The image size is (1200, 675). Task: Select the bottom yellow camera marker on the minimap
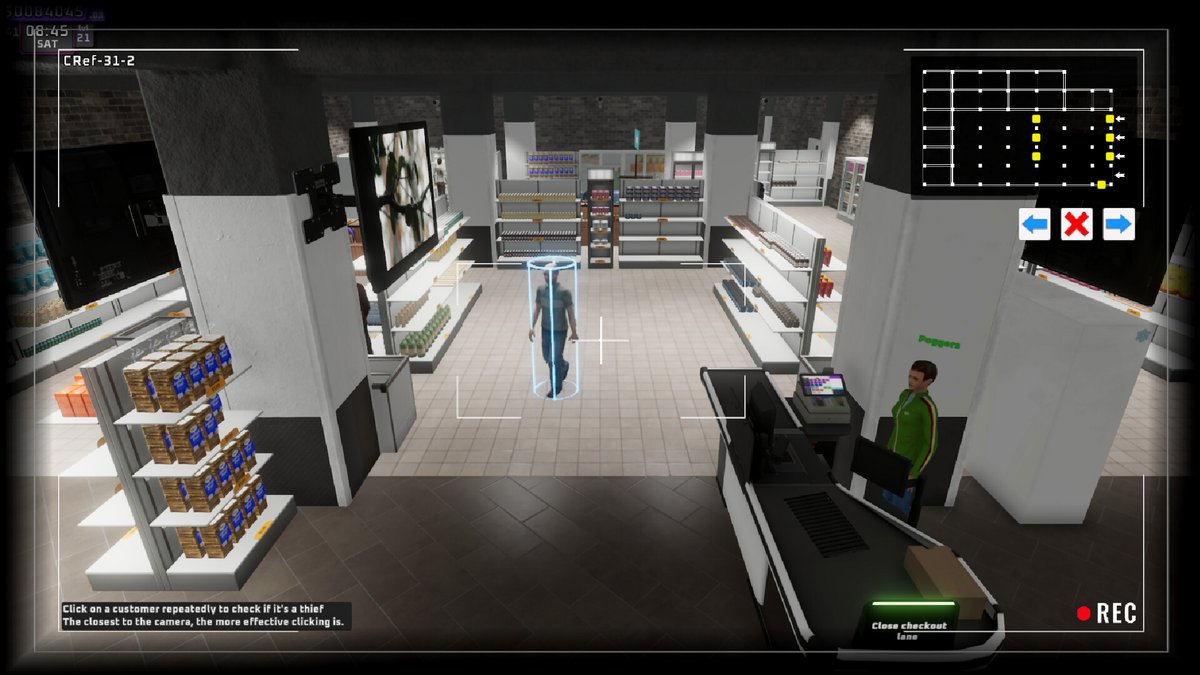1101,184
